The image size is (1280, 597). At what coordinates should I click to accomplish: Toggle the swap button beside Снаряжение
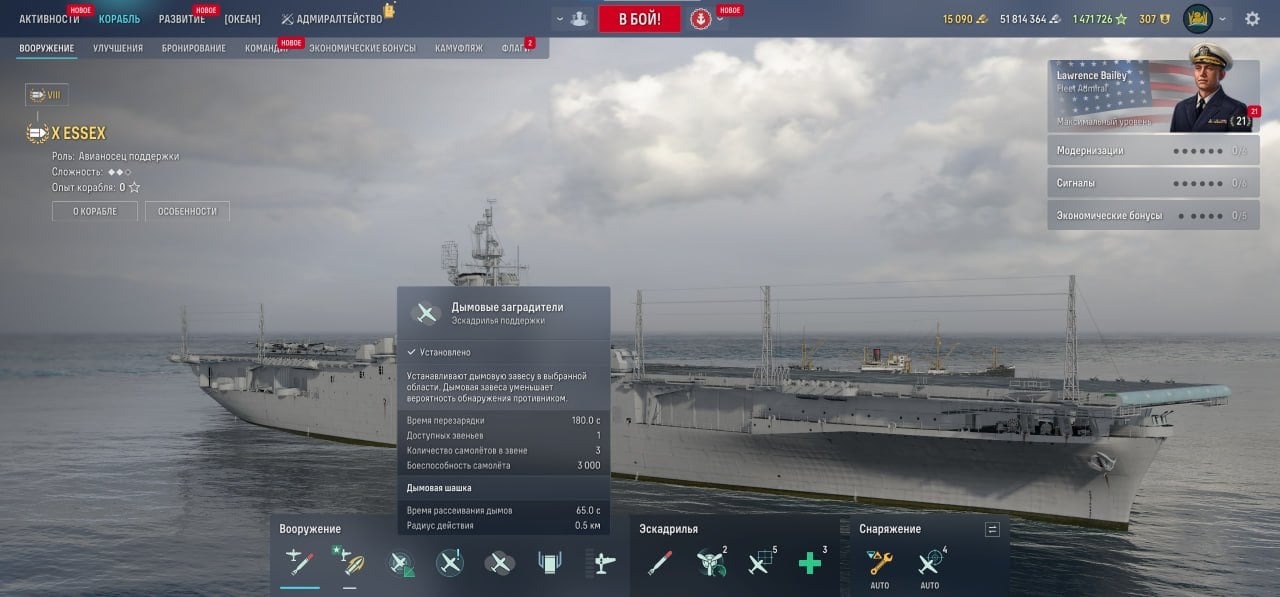992,529
